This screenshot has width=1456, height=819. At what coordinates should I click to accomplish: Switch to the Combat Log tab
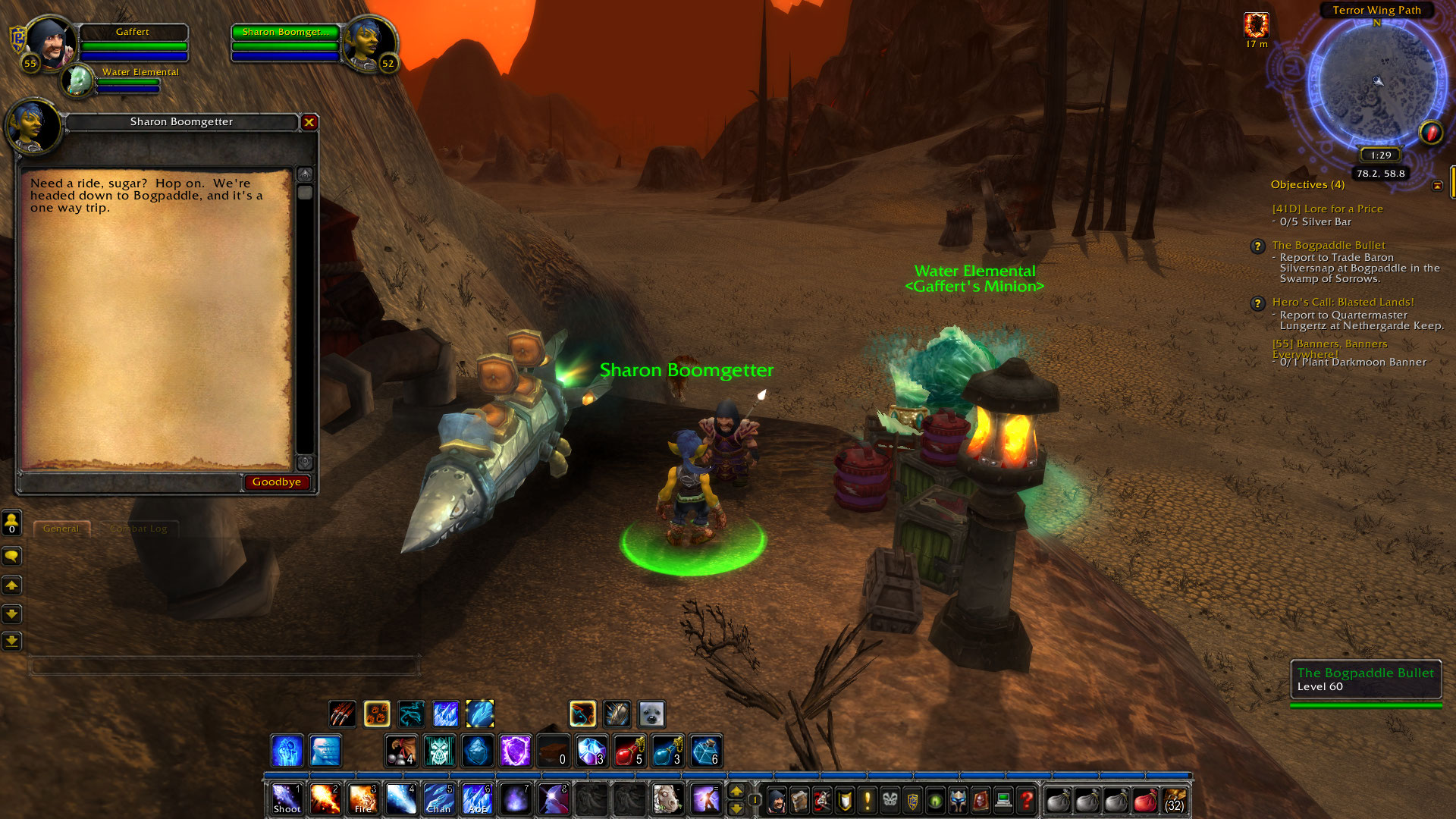[139, 529]
